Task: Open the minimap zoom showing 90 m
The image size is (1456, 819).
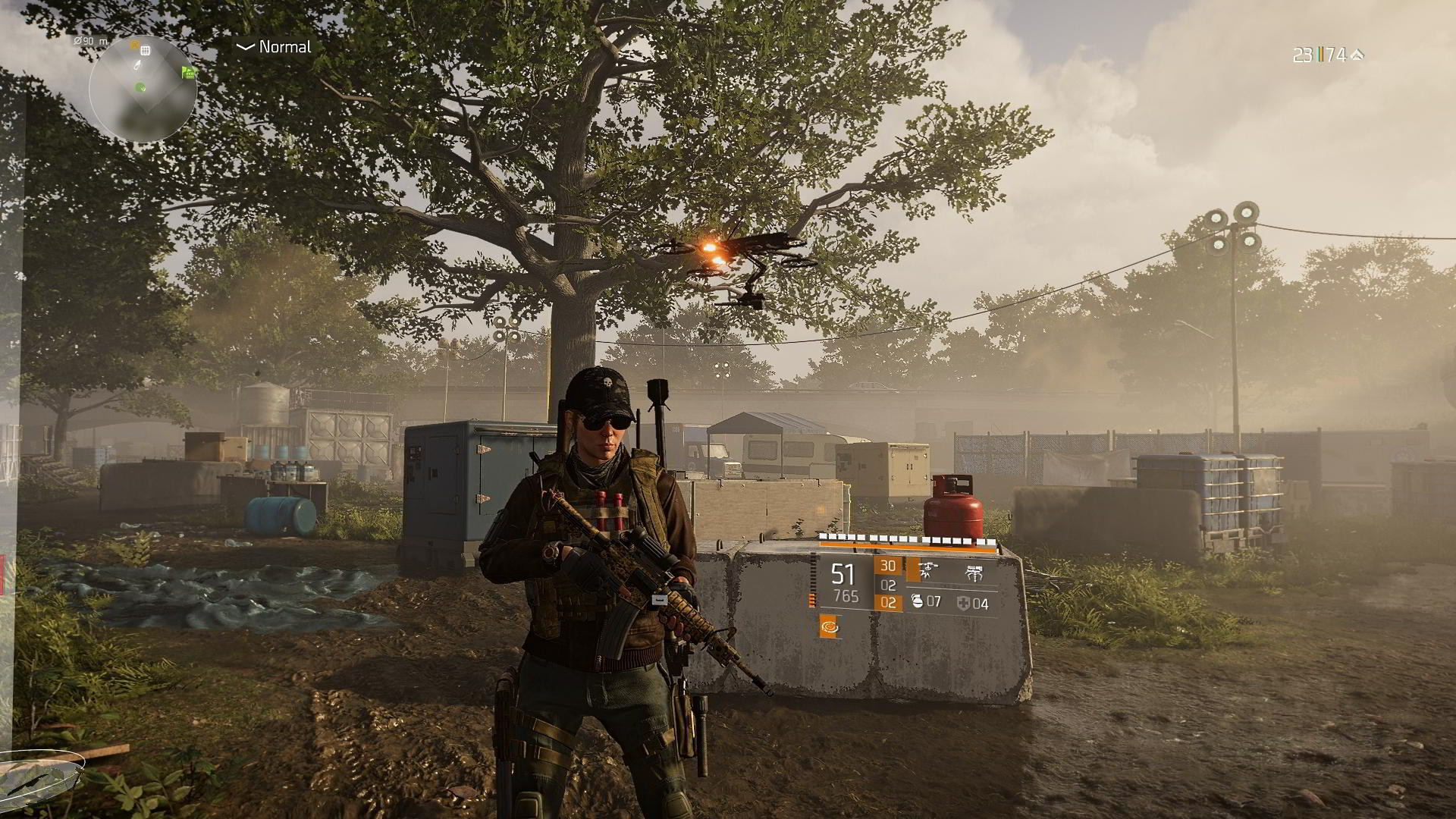Action: click(90, 41)
